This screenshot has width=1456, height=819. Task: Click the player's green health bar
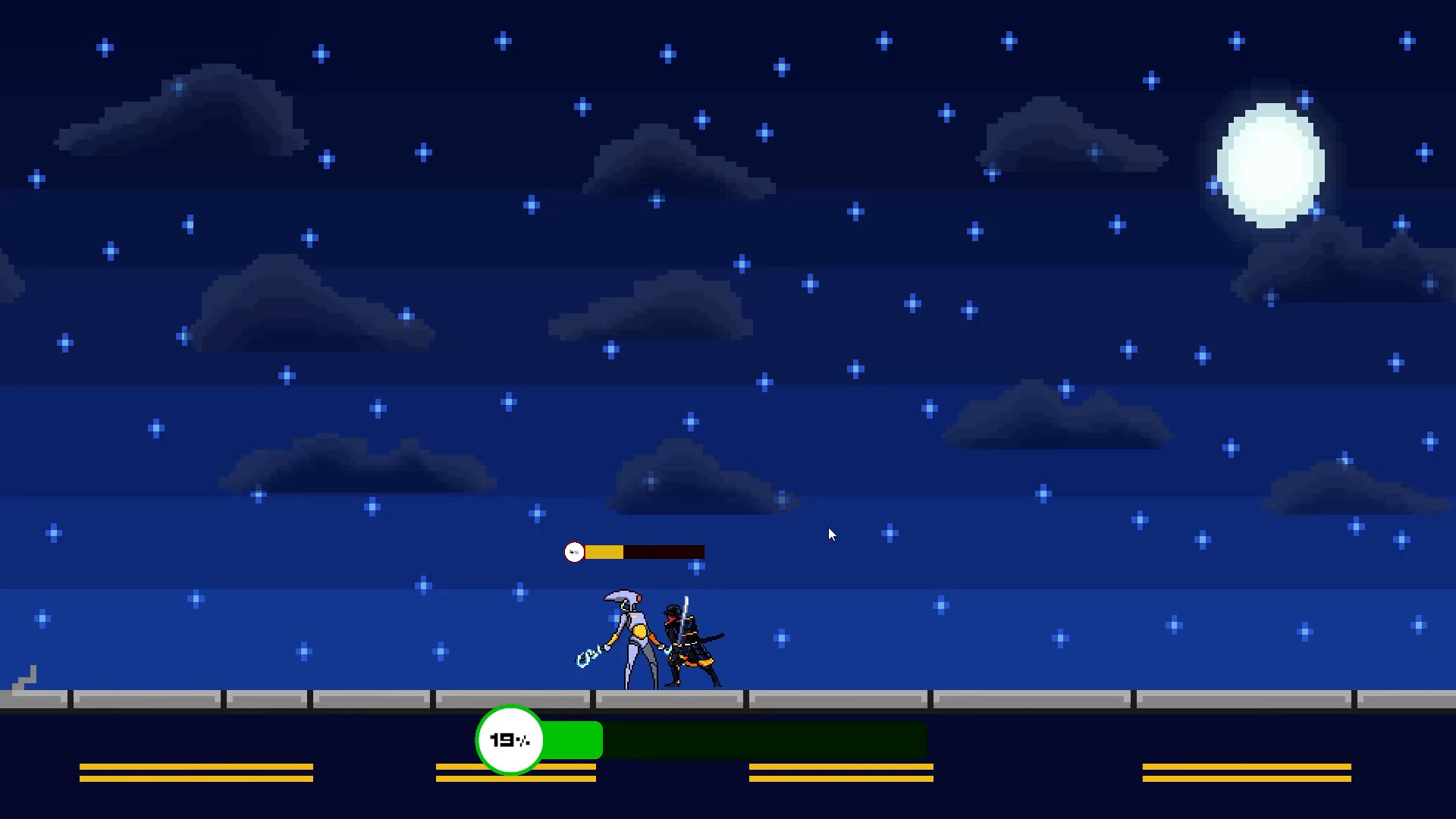(573, 739)
